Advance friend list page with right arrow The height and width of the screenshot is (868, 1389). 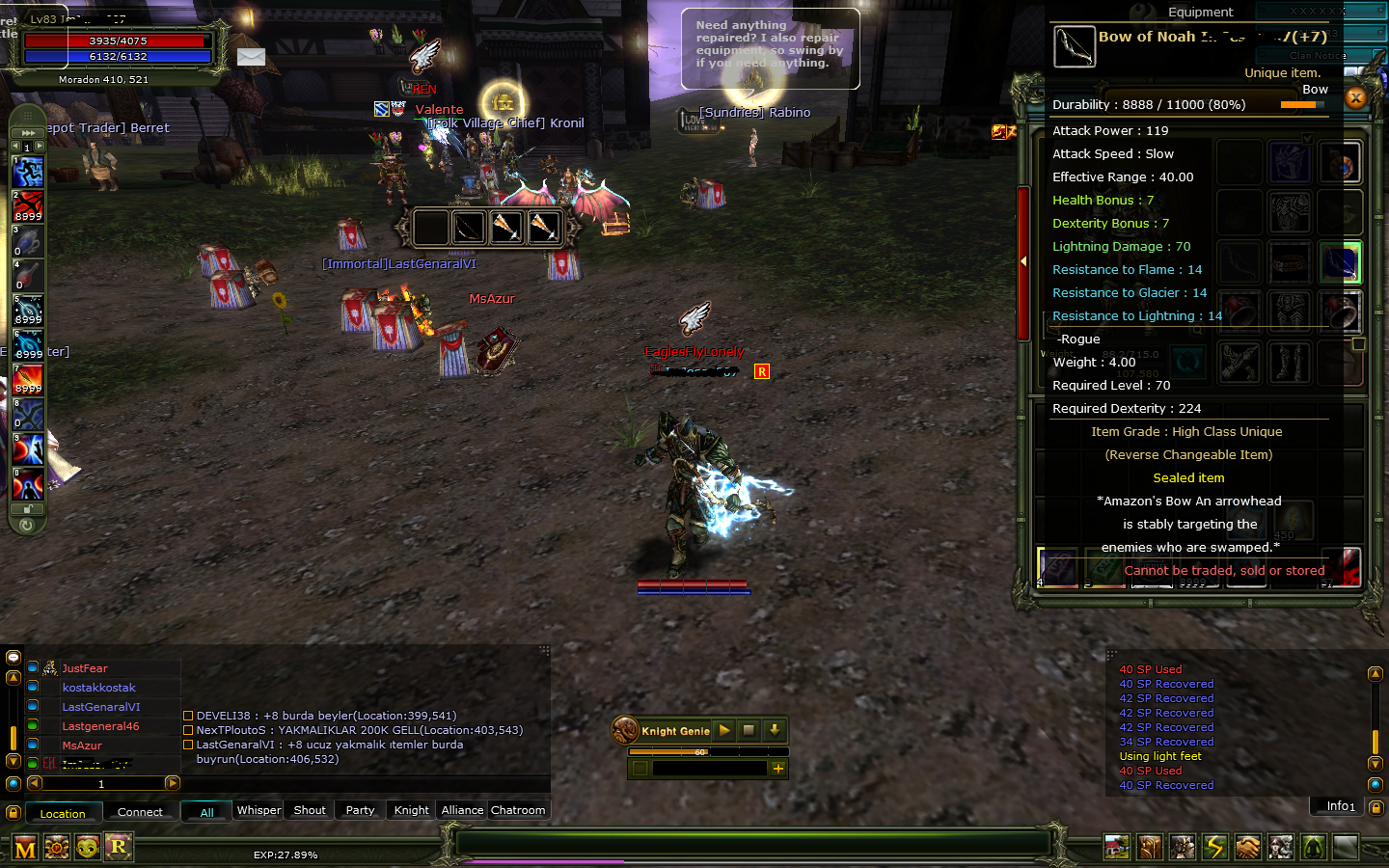click(172, 782)
